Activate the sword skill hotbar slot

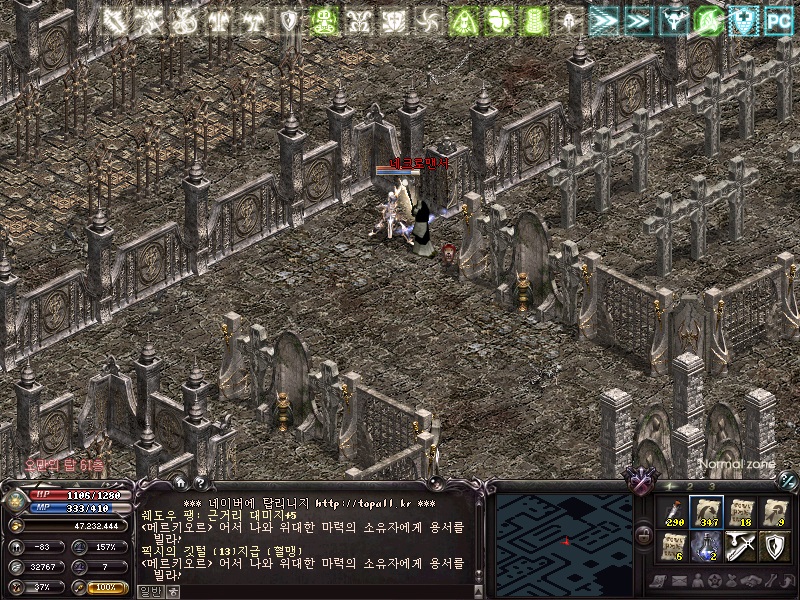(741, 546)
